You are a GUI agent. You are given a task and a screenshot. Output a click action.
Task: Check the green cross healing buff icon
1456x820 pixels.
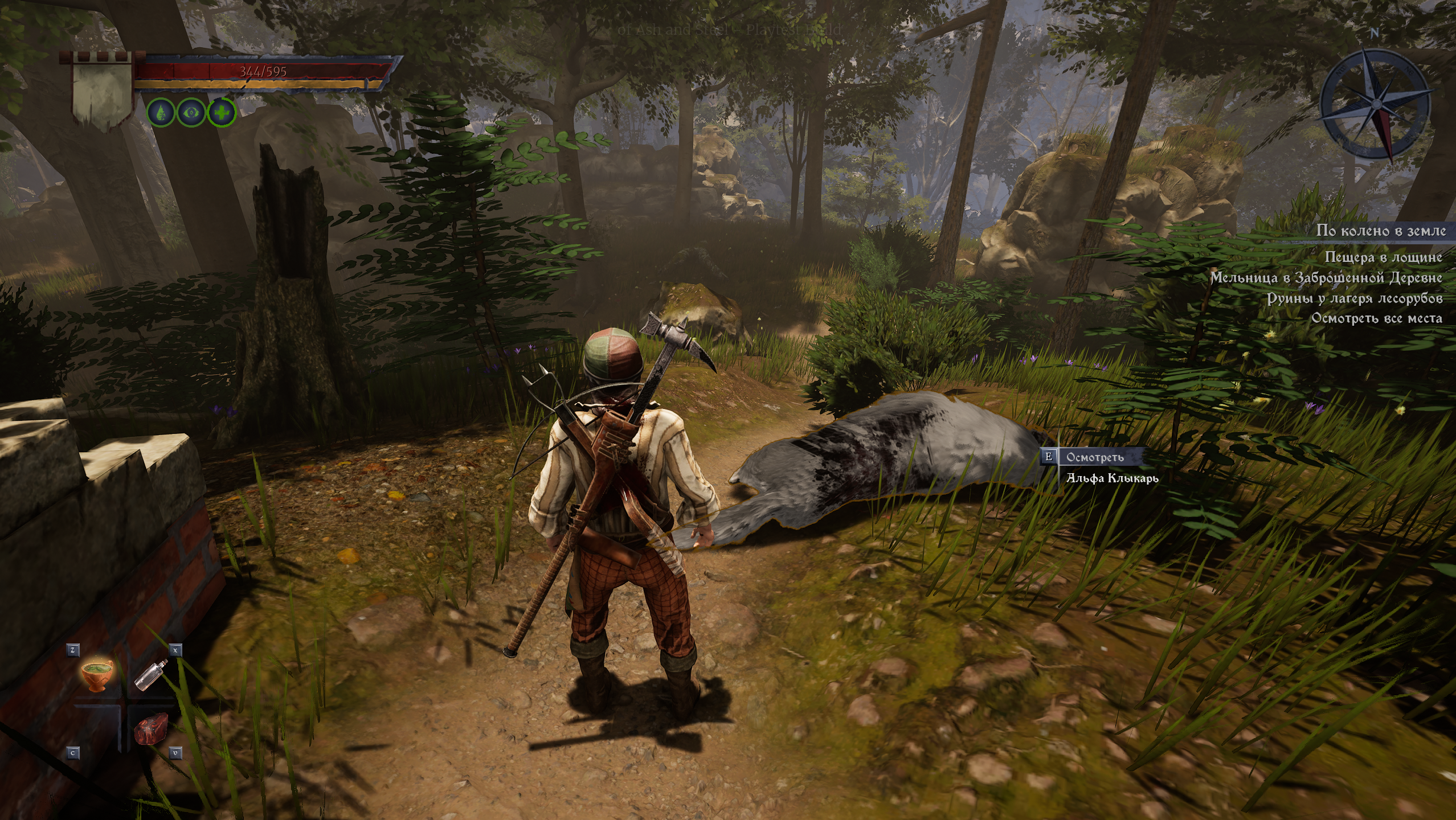(221, 113)
